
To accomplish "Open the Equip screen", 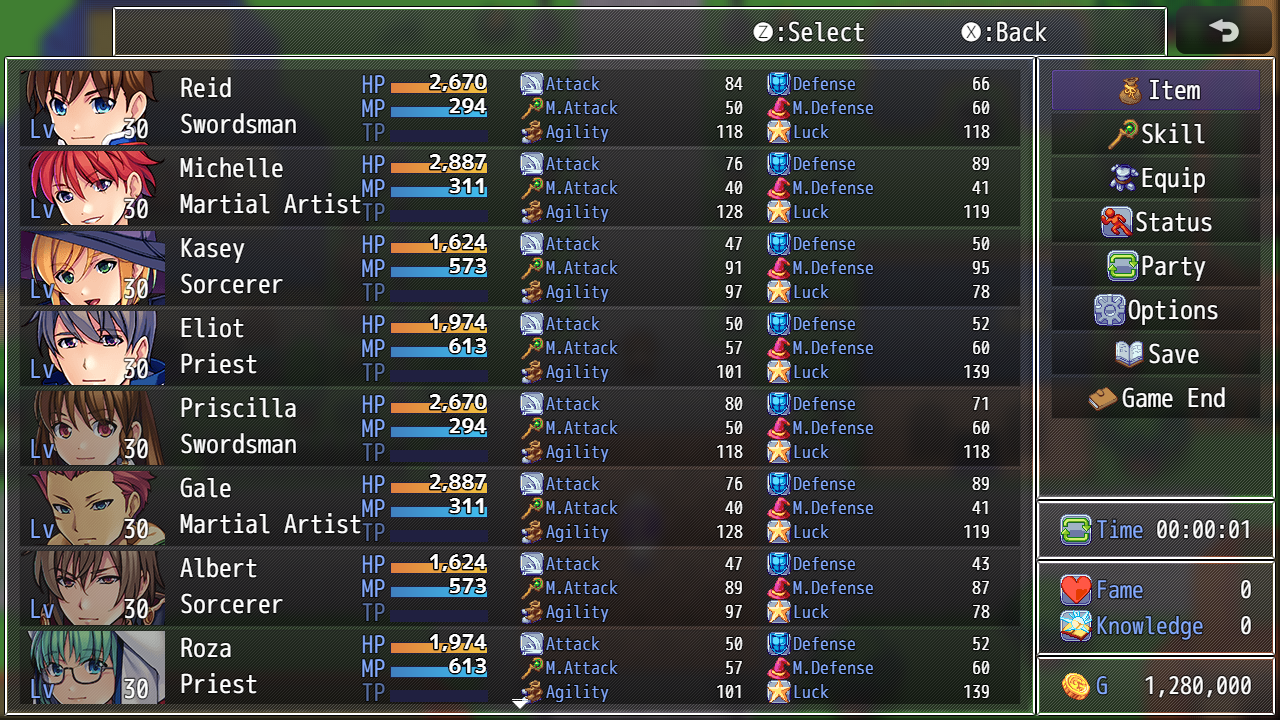I will click(1155, 178).
